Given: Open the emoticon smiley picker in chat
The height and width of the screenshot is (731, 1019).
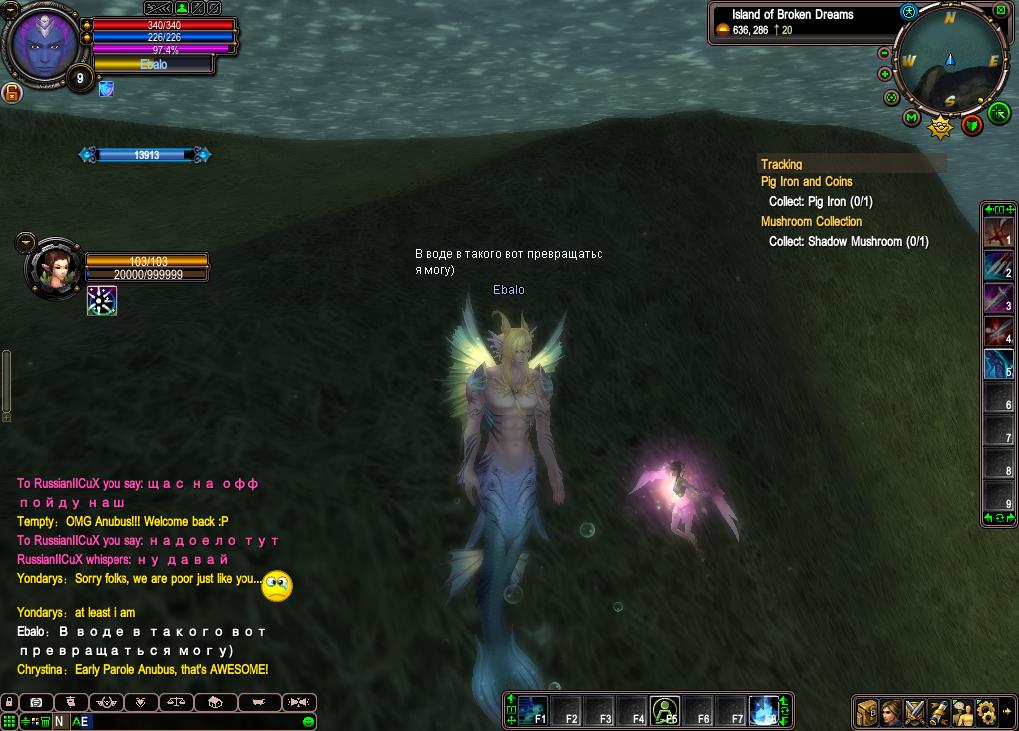Looking at the screenshot, I should pyautogui.click(x=308, y=721).
